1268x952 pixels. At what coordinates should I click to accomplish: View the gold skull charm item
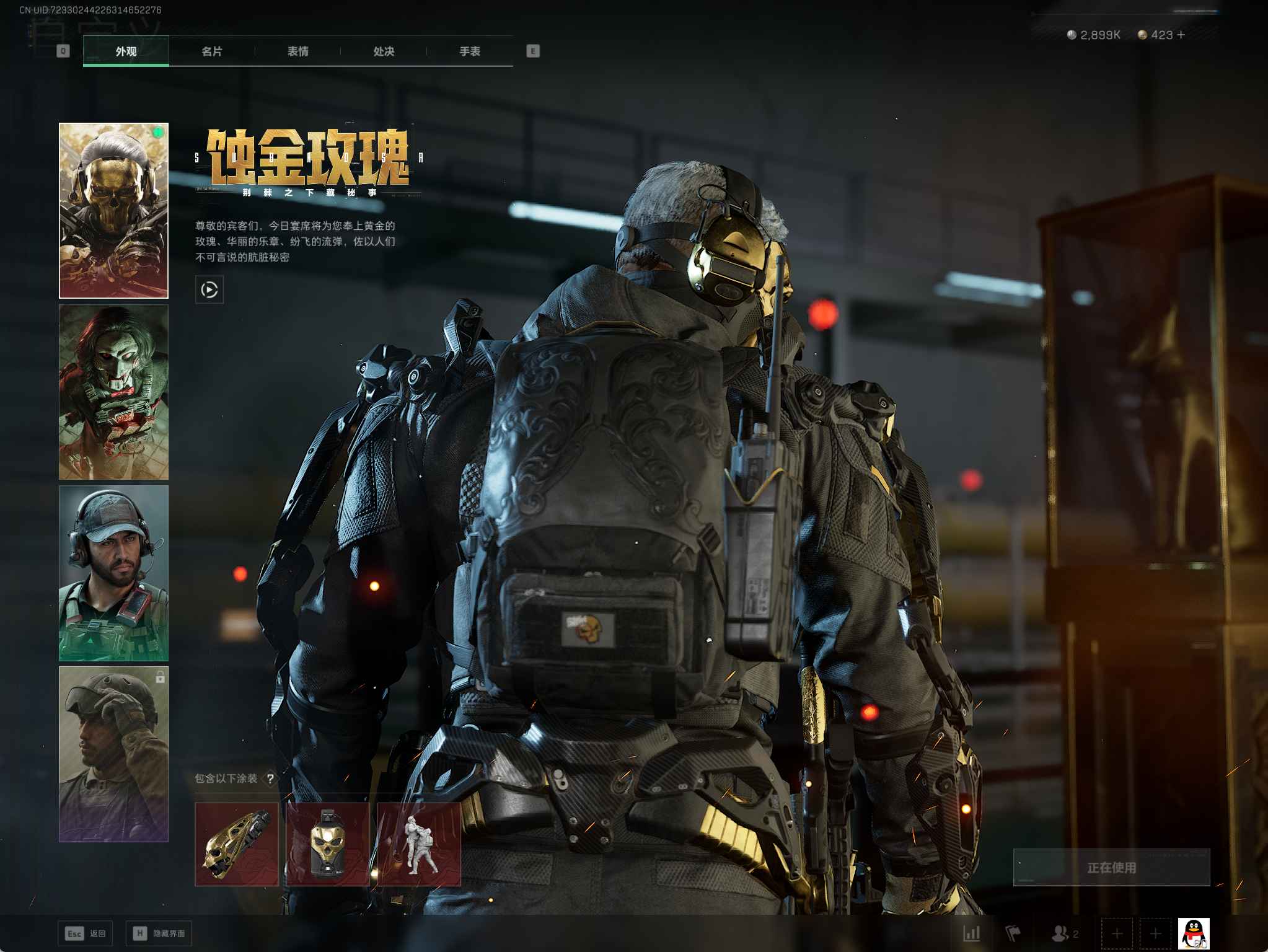(x=328, y=844)
